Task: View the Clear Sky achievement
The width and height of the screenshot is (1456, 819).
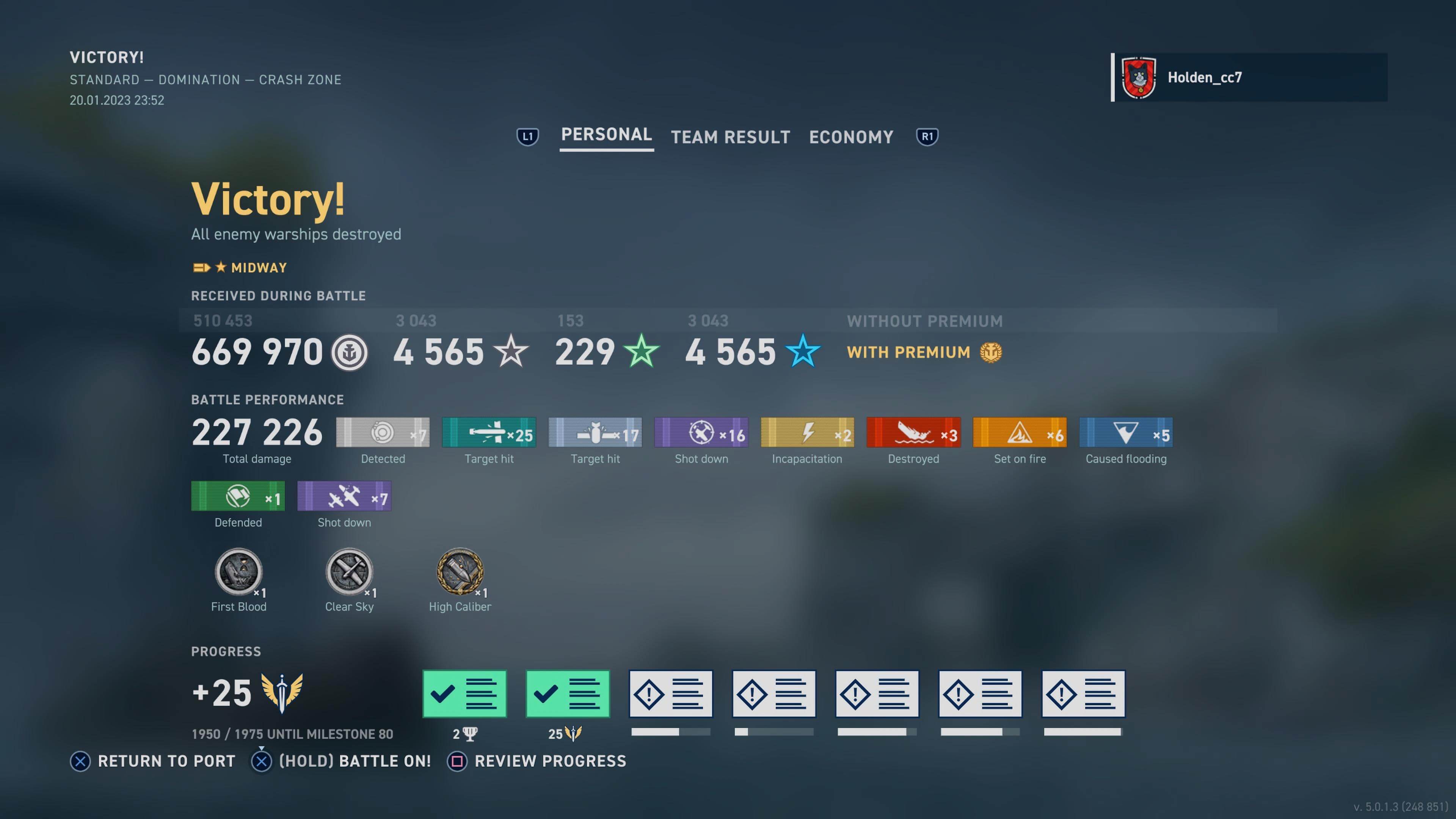Action: coord(349,573)
